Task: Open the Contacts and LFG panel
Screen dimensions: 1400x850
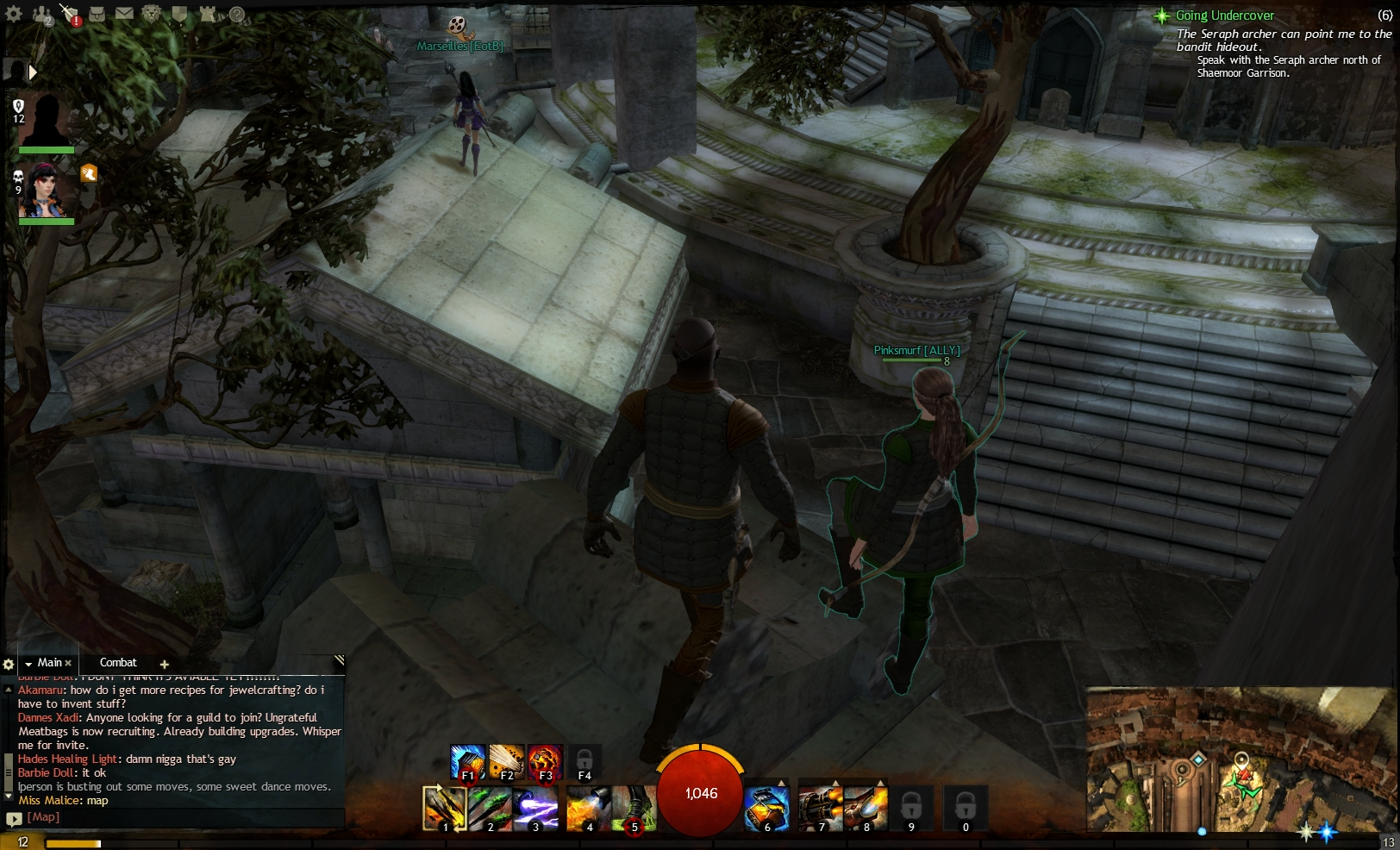Action: coord(41,14)
